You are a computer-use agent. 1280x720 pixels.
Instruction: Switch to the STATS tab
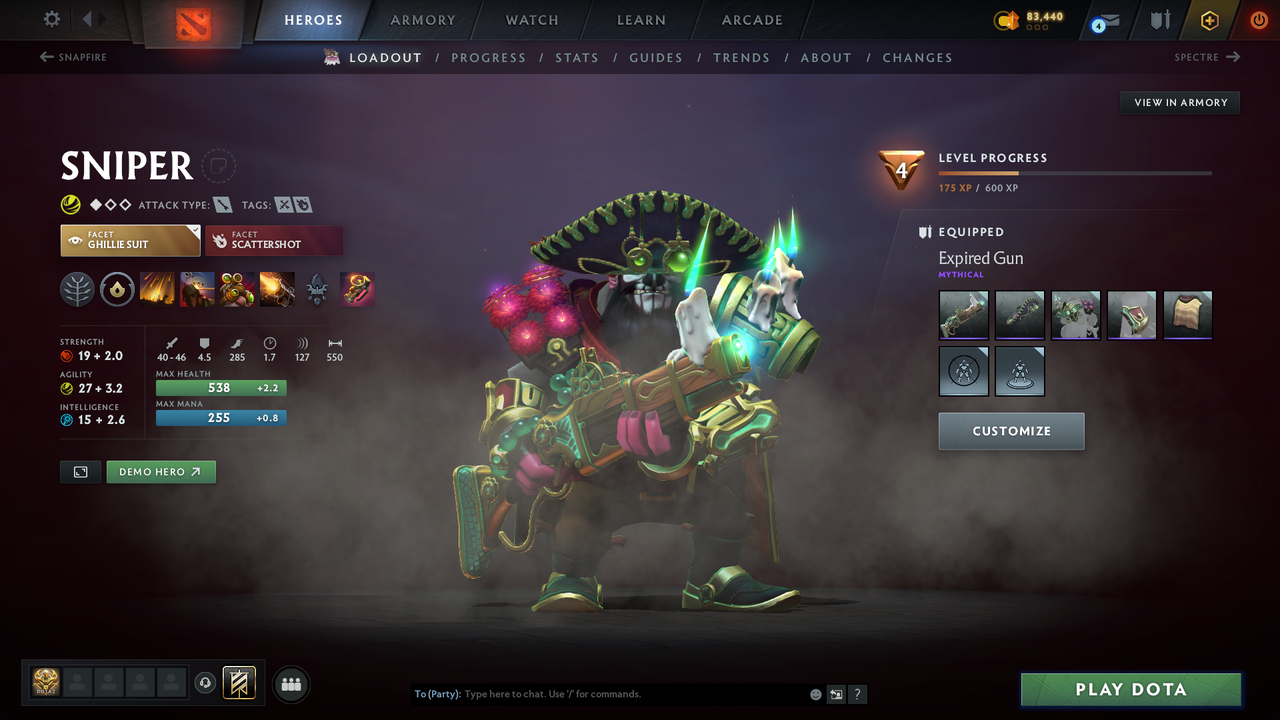pyautogui.click(x=577, y=57)
